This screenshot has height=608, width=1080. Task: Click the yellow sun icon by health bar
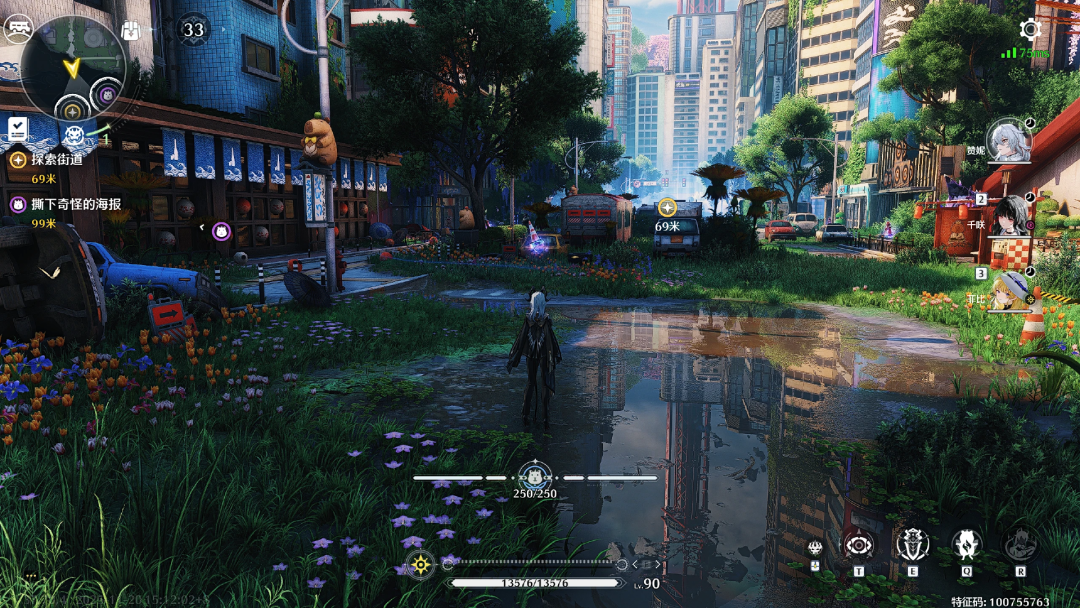[x=421, y=565]
